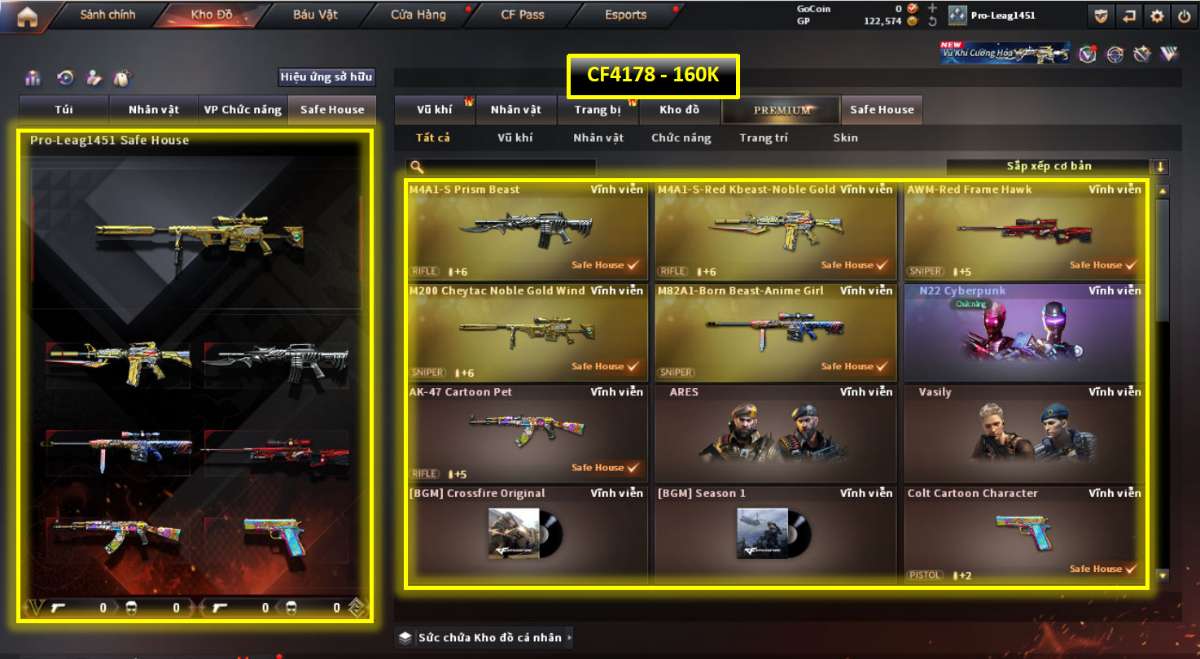
Task: Click the power exit button
Action: pyautogui.click(x=1184, y=15)
